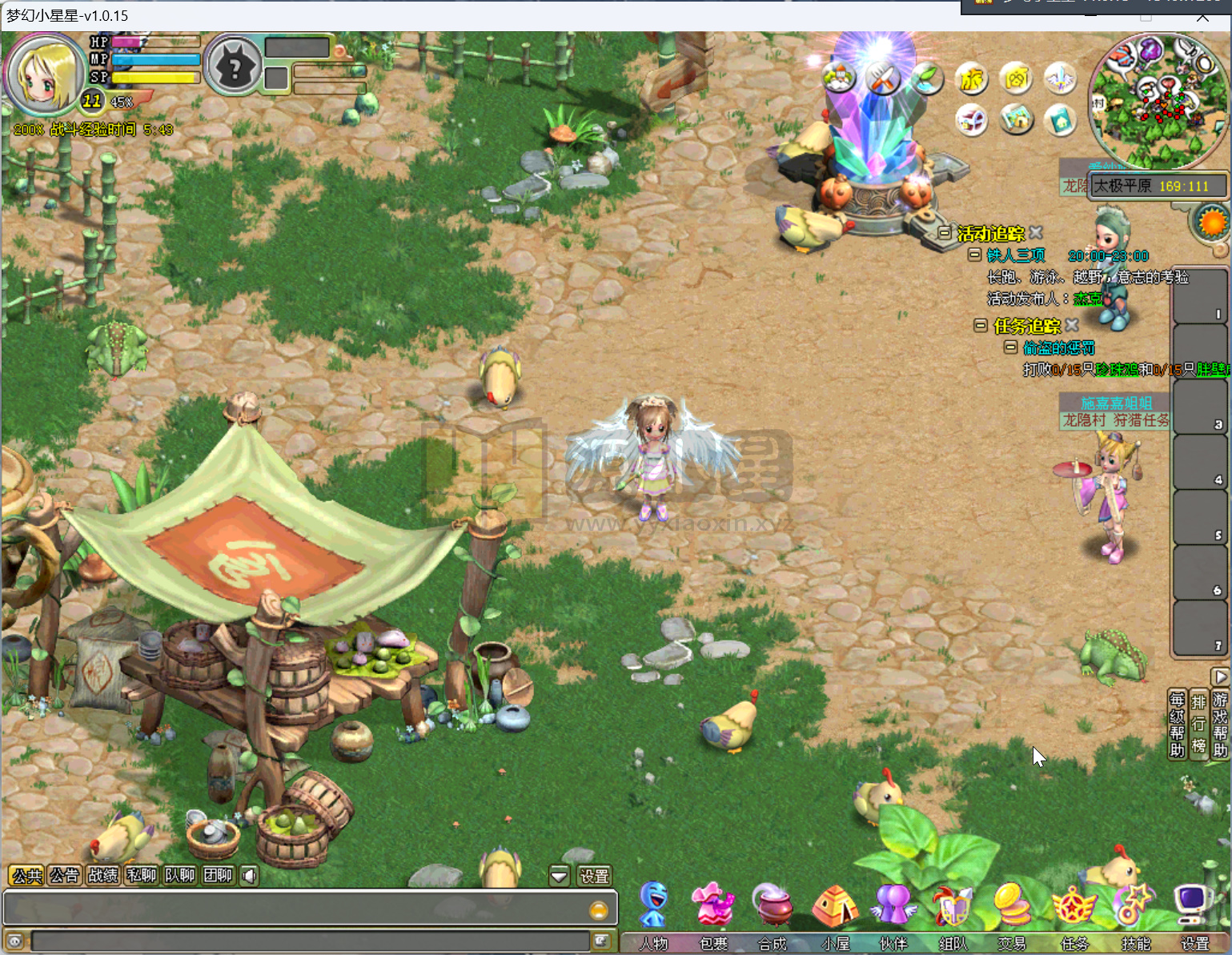The image size is (1232, 955).
Task: Open the 伙伴 partner panel icon
Action: (893, 903)
